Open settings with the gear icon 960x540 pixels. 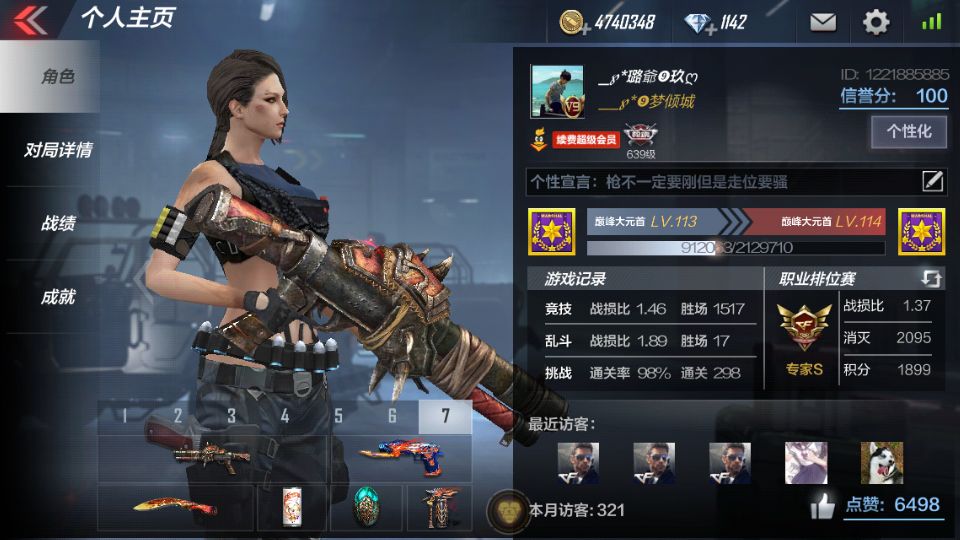[876, 21]
